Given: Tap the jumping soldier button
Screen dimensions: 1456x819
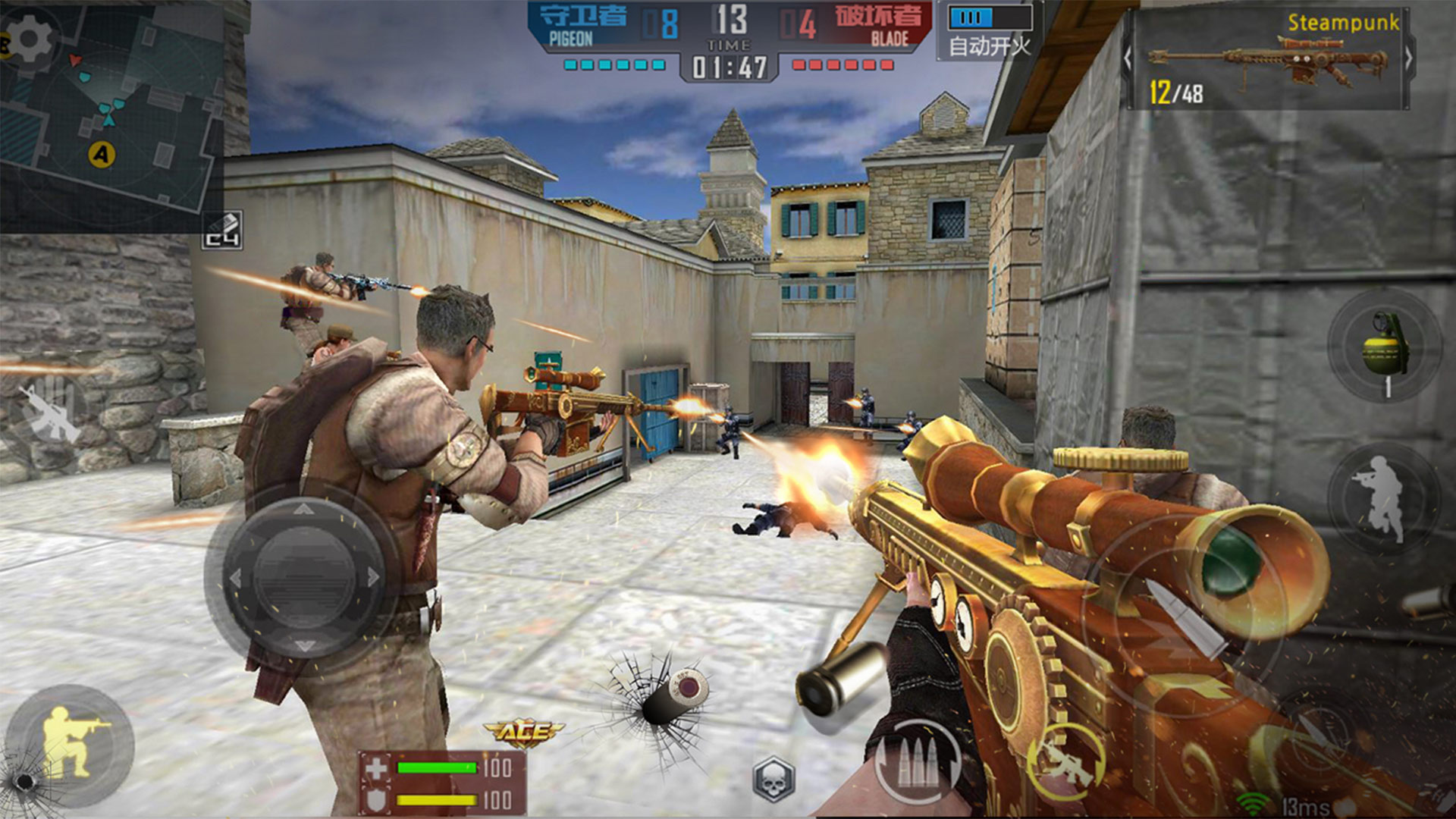Looking at the screenshot, I should pos(1383,497).
